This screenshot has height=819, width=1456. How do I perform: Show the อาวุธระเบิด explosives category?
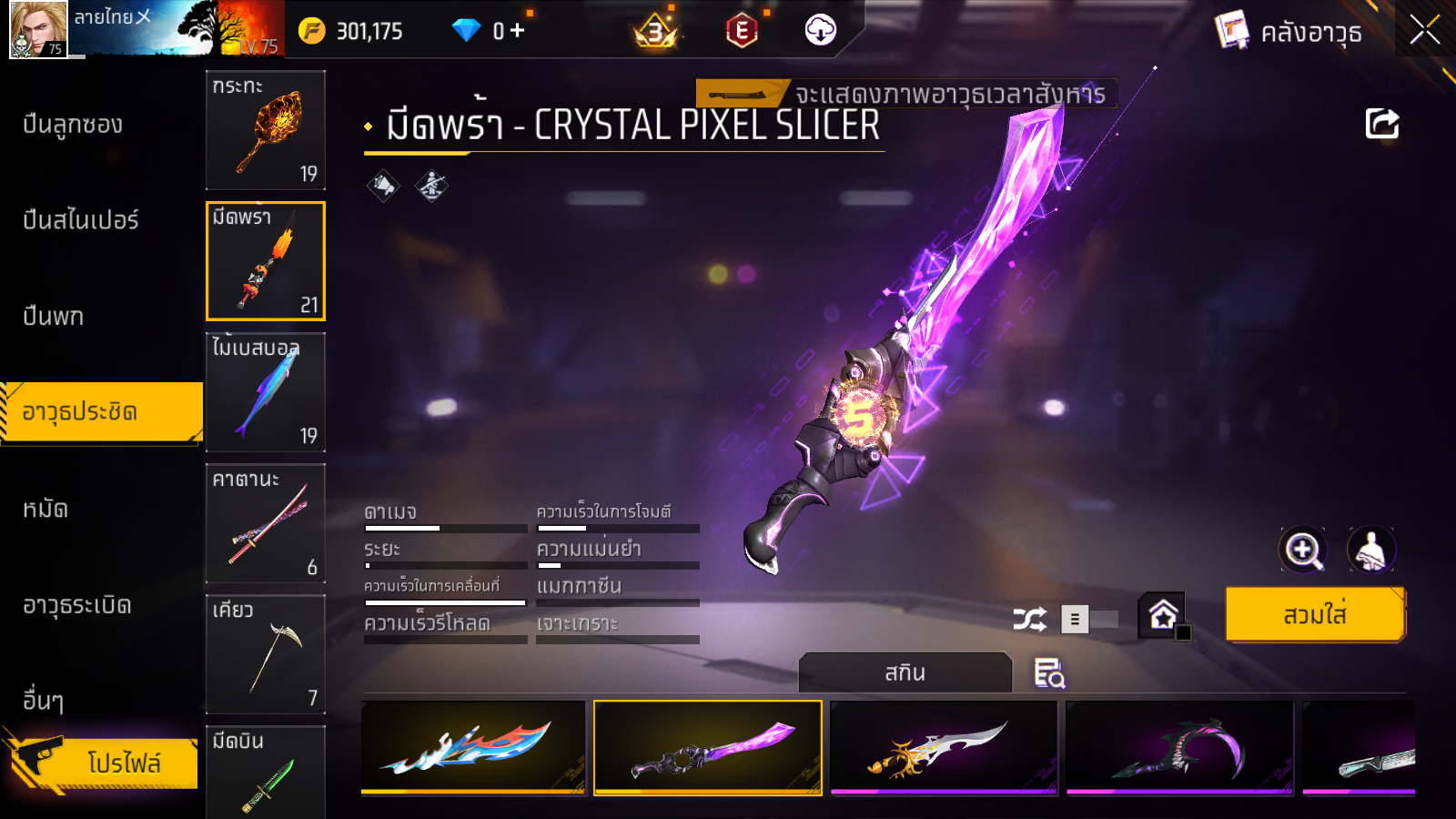77,605
